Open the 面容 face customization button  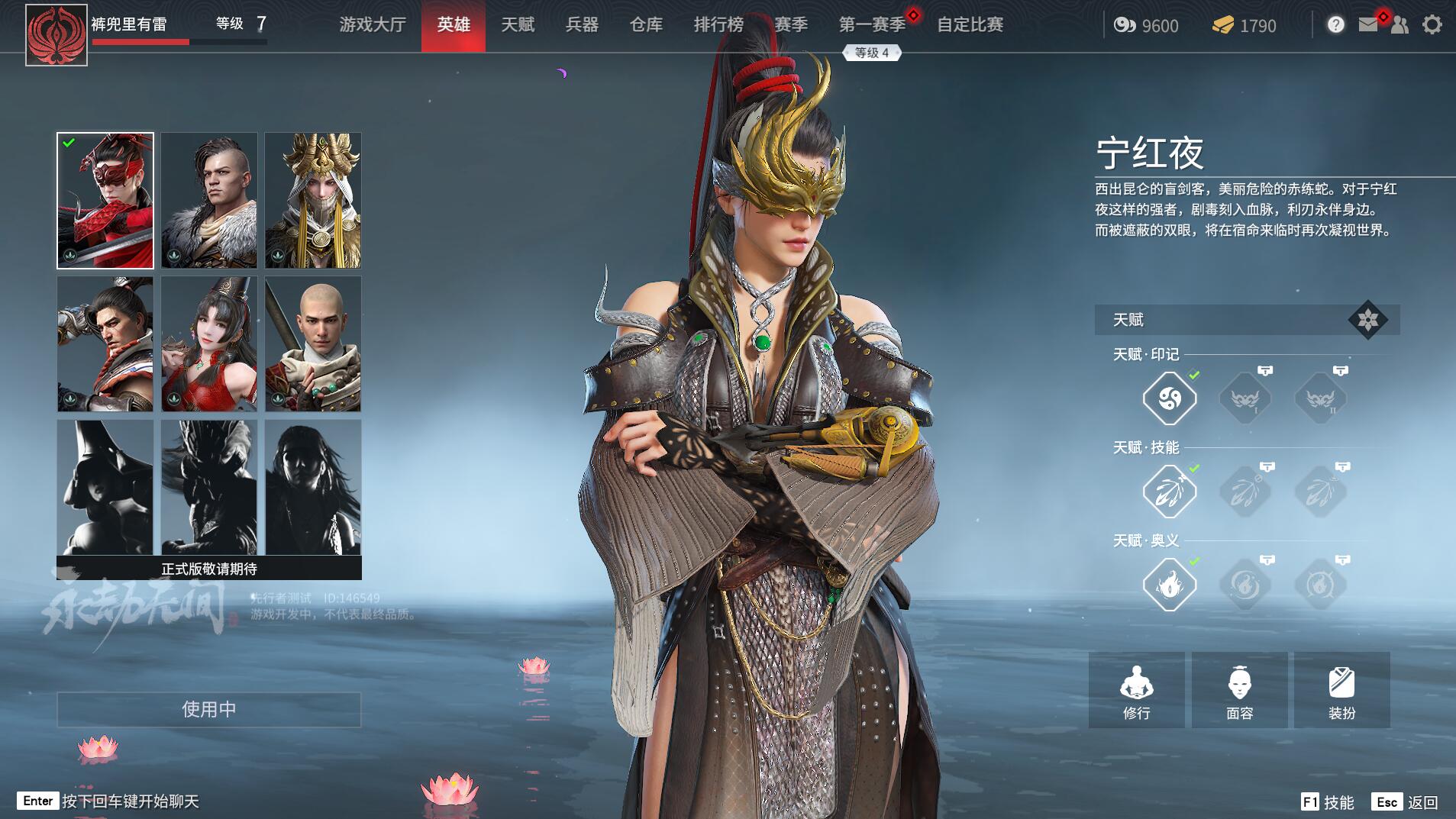(1239, 690)
